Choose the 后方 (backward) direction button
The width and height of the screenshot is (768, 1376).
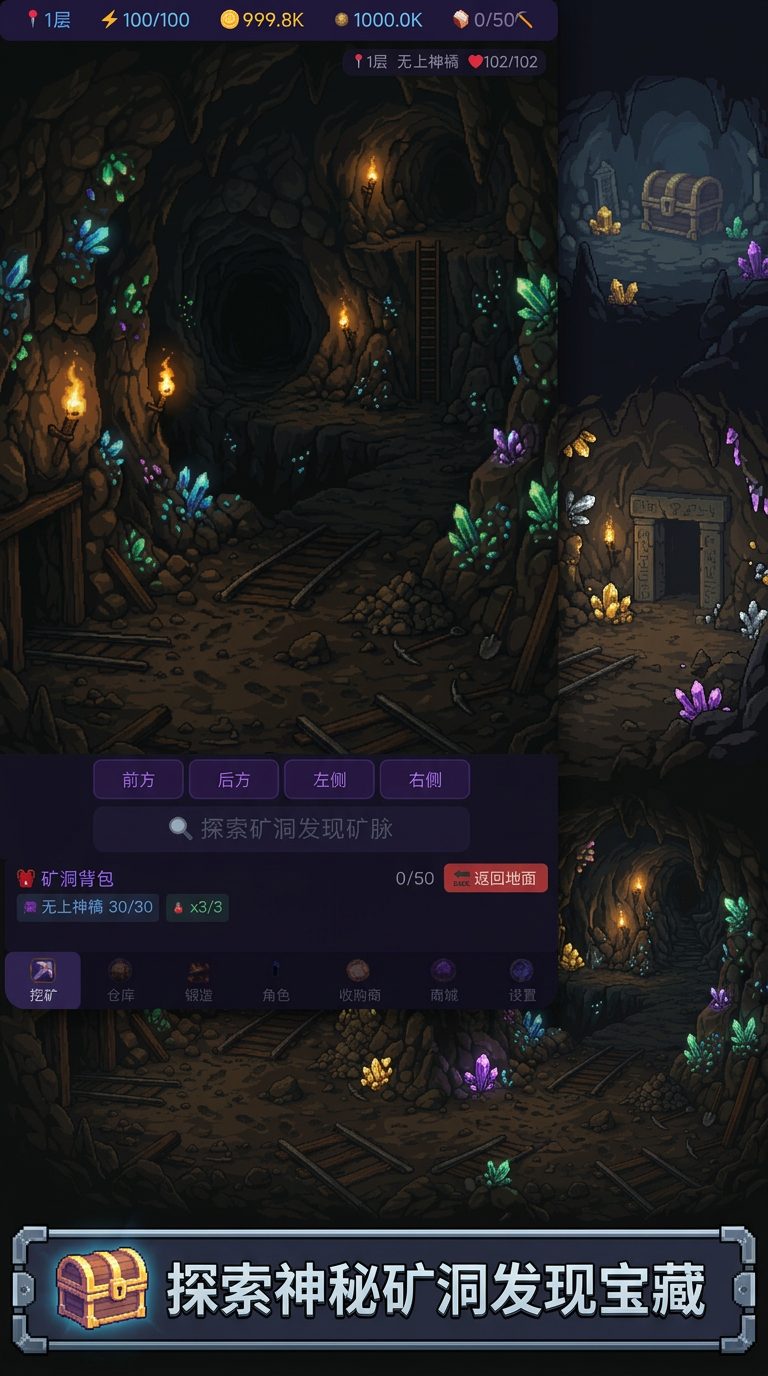pyautogui.click(x=234, y=780)
